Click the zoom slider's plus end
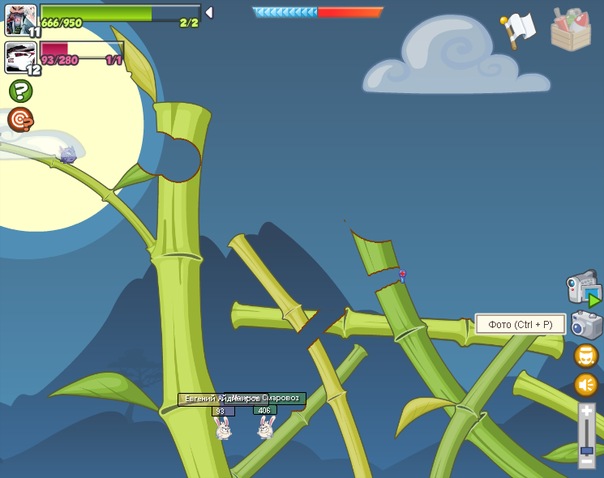This screenshot has width=604, height=478. pos(586,409)
